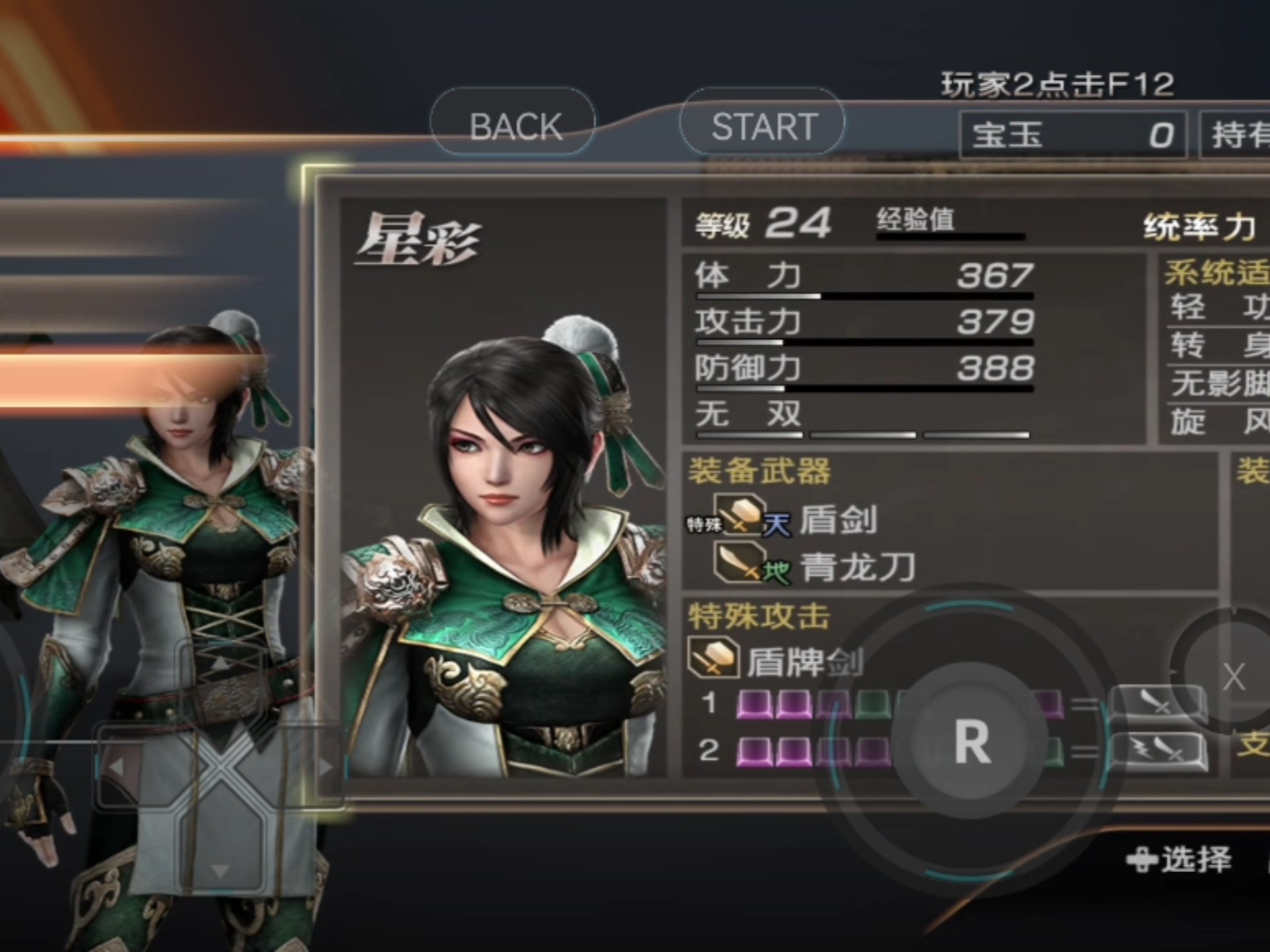
Task: Select the 青龙刀 equipped weapon
Action: click(x=857, y=567)
